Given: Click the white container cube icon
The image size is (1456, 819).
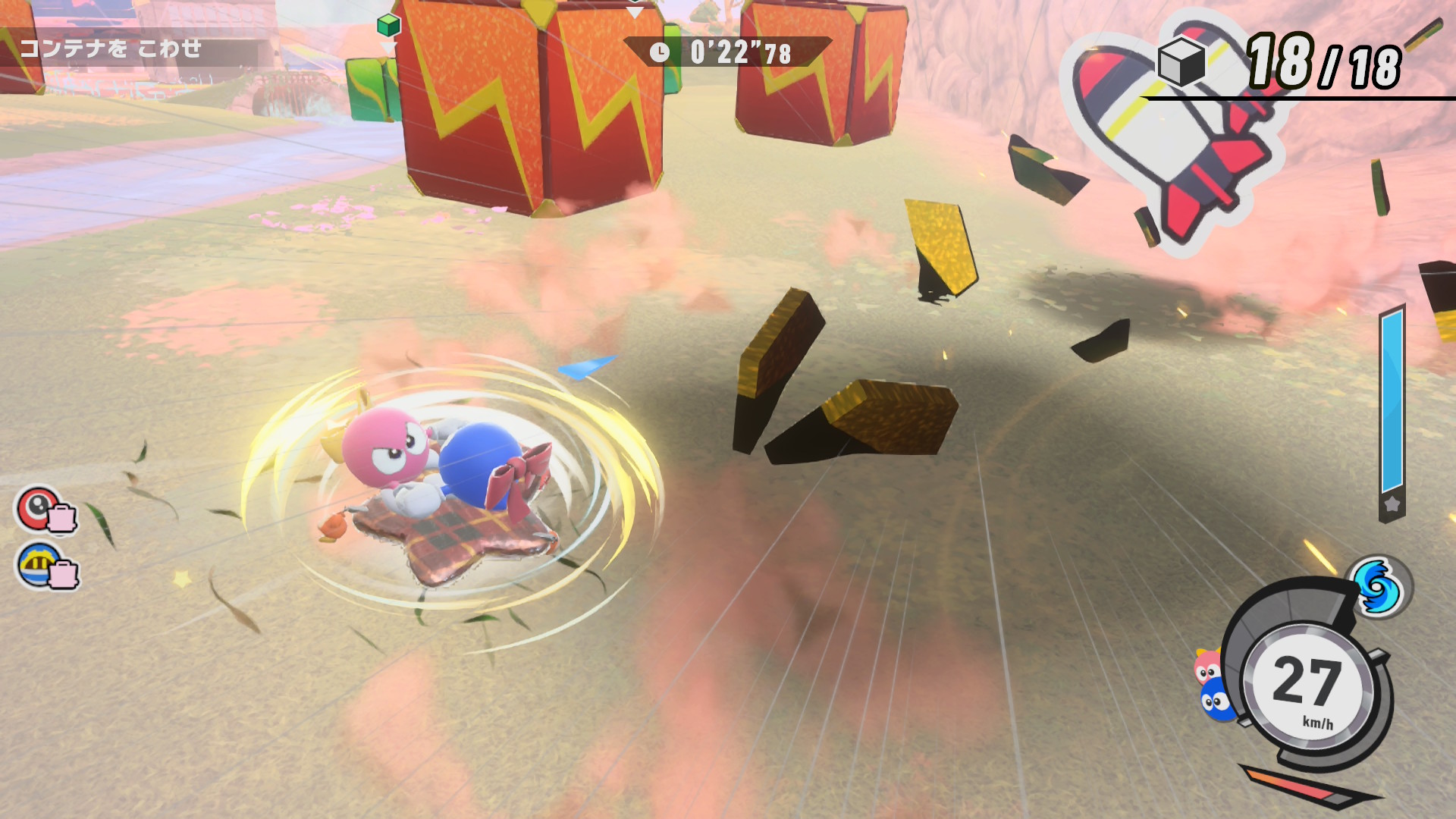Looking at the screenshot, I should point(1181,61).
